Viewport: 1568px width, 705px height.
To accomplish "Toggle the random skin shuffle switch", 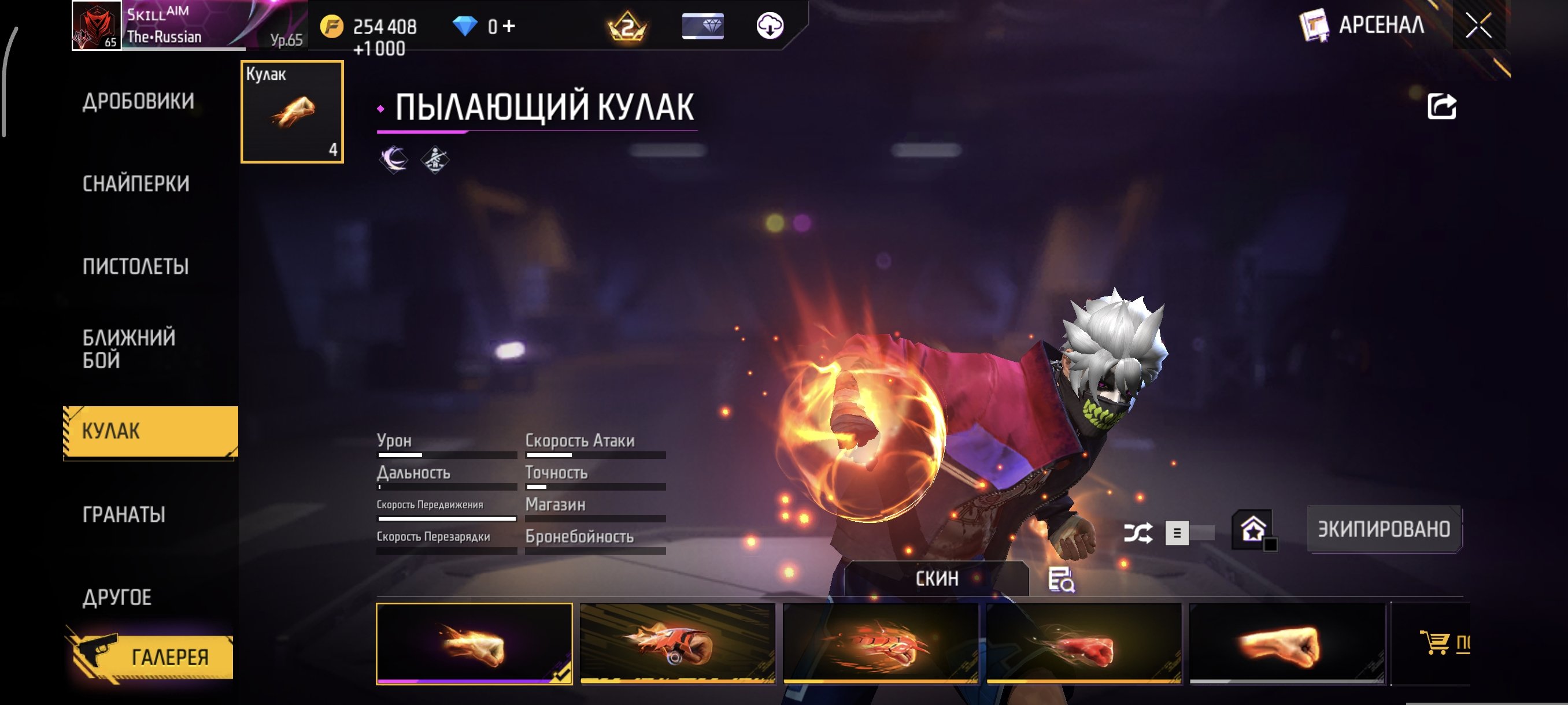I will tap(1189, 533).
